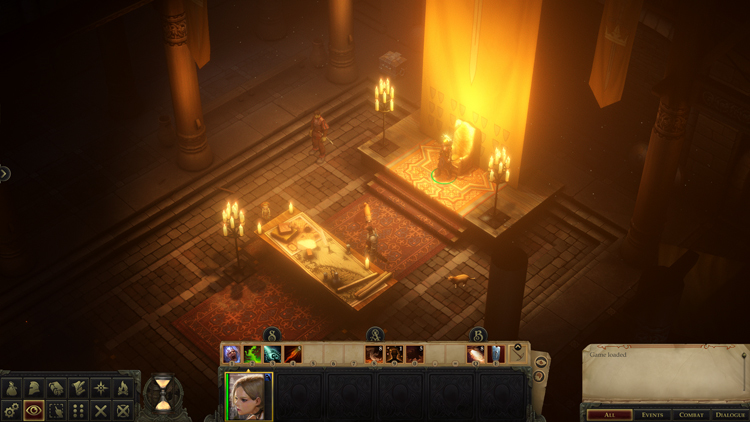The image size is (750, 422).
Task: Open the character sheet helmet icon
Action: [34, 388]
